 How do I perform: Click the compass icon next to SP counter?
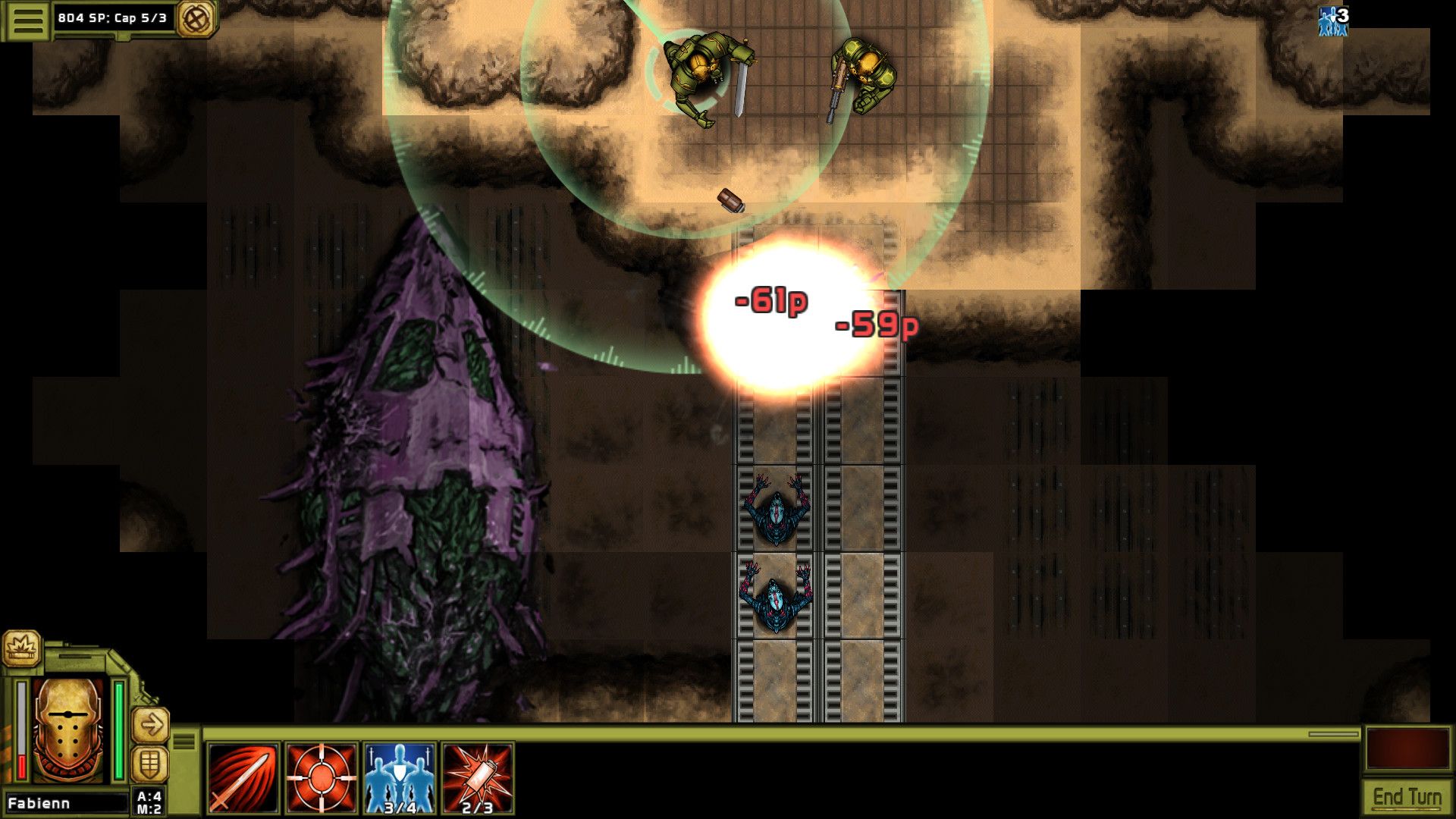tap(196, 17)
